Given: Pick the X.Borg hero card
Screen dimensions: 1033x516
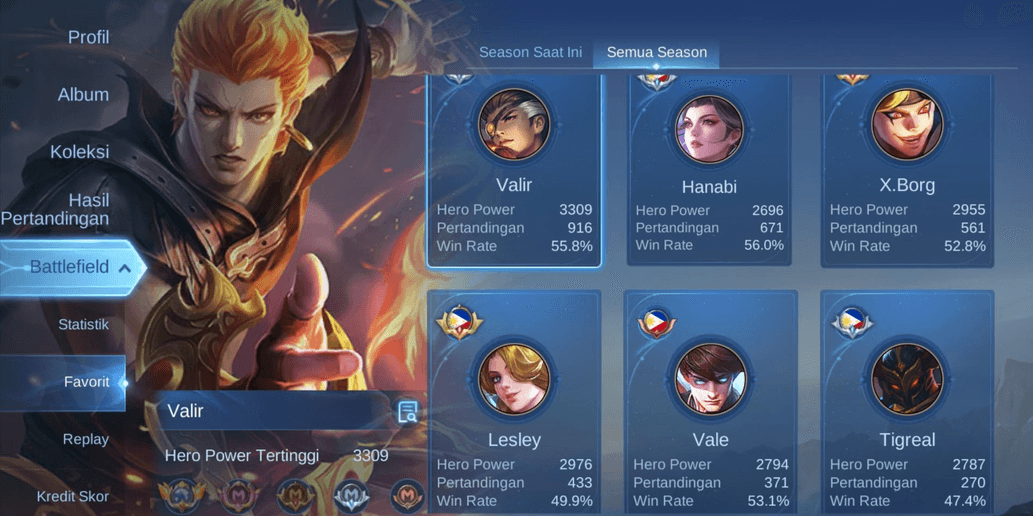Looking at the screenshot, I should pyautogui.click(x=907, y=170).
